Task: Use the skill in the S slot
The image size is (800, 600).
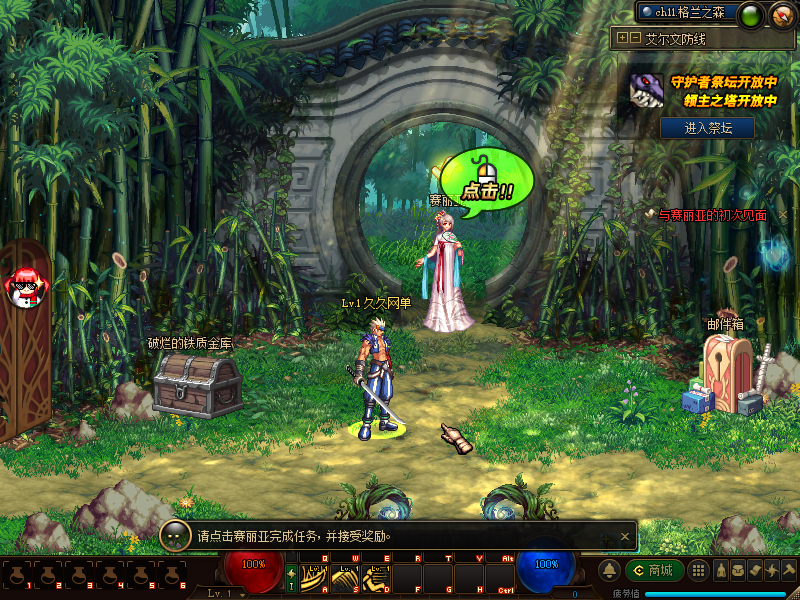Action: [346, 577]
